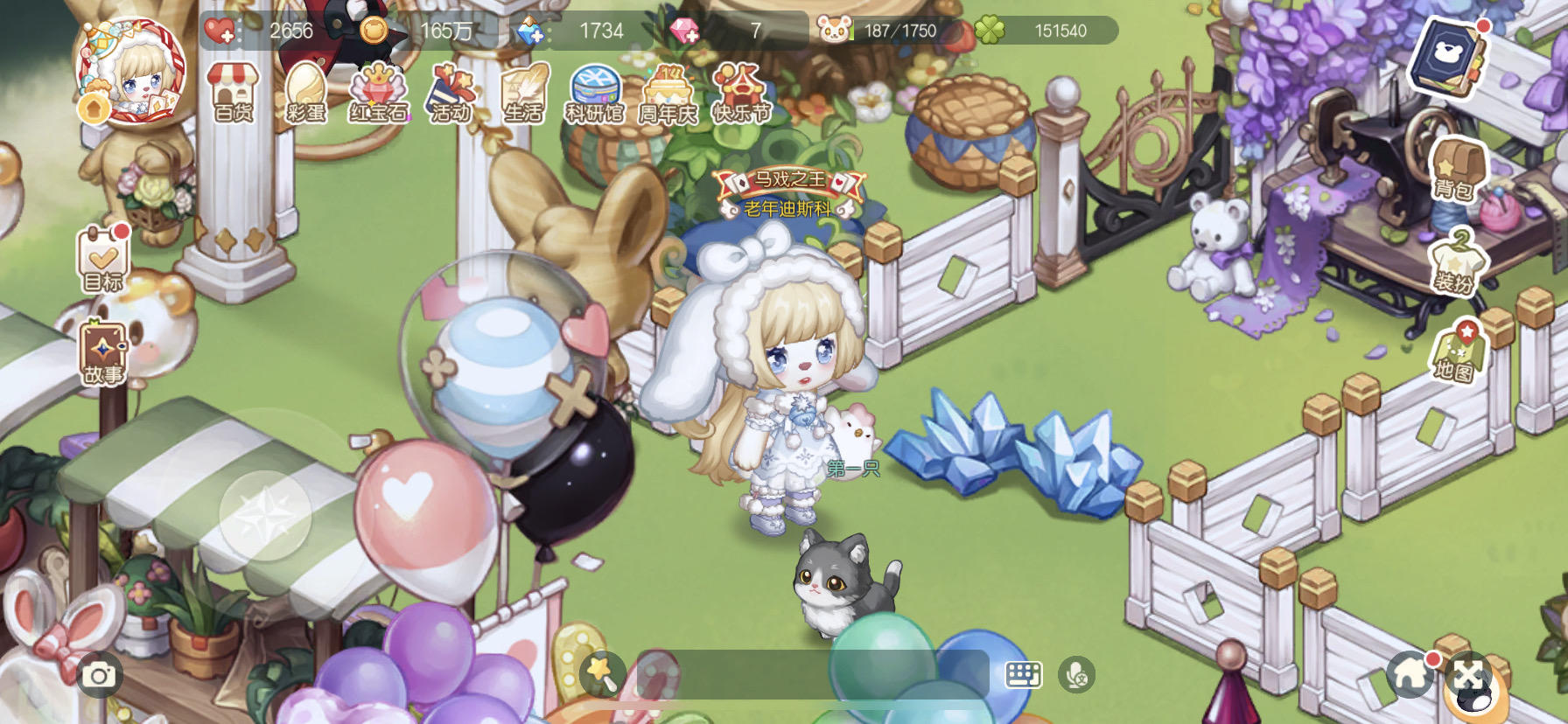Open the camera screenshot tool
The width and height of the screenshot is (1568, 724).
98,675
